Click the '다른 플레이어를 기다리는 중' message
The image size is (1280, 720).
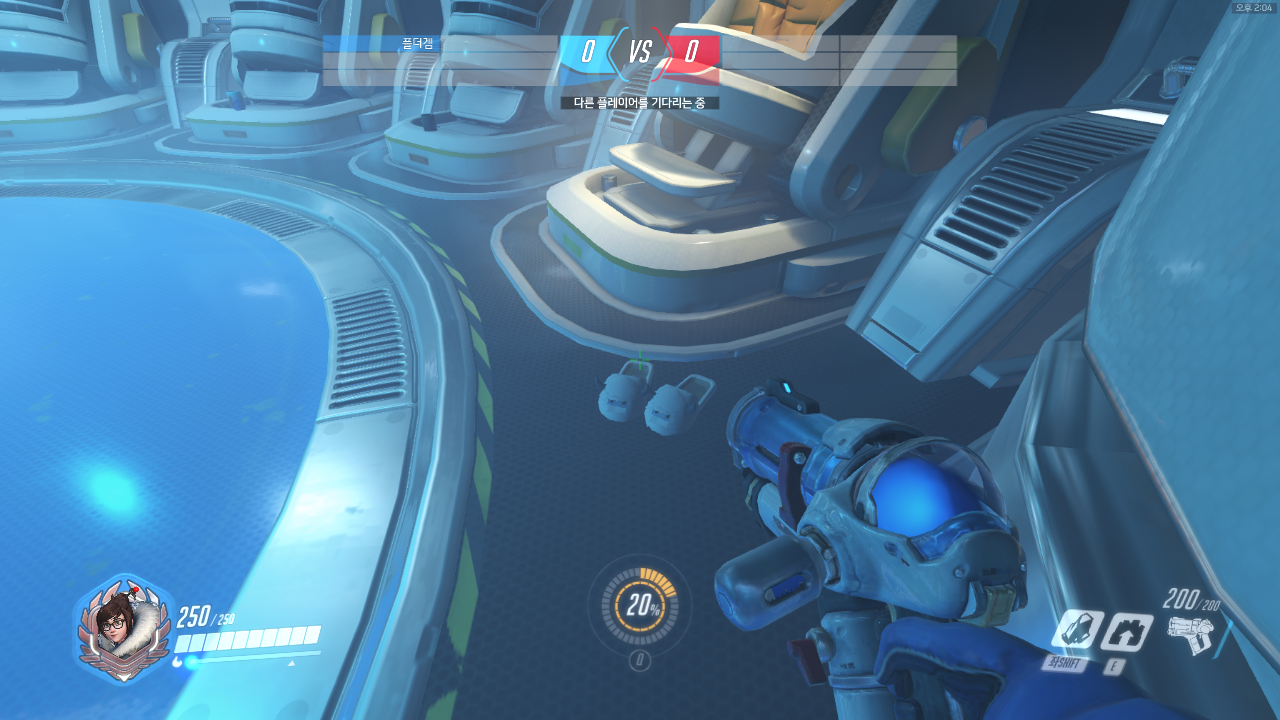point(640,100)
